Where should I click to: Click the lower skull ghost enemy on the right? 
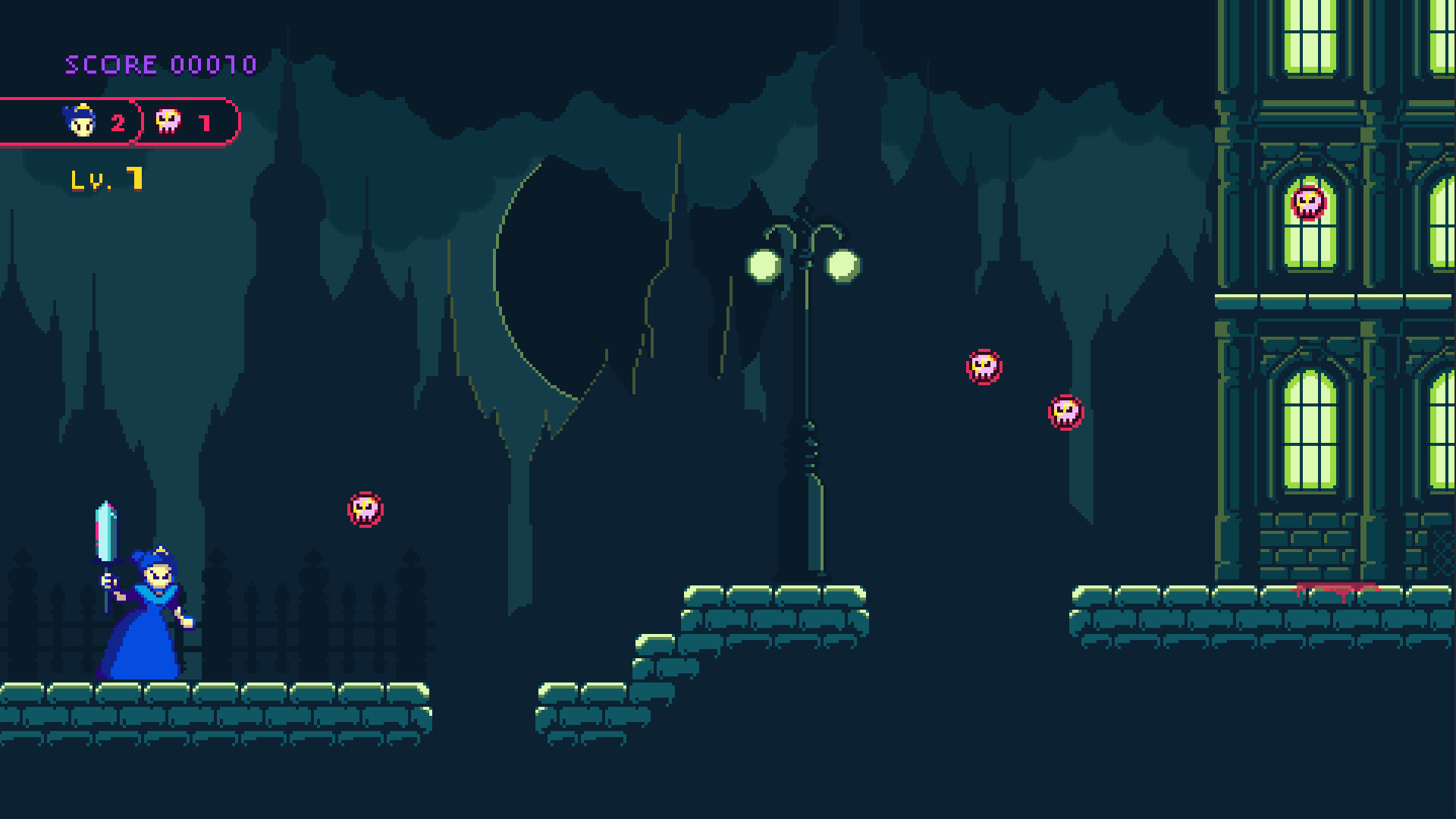(x=1065, y=413)
